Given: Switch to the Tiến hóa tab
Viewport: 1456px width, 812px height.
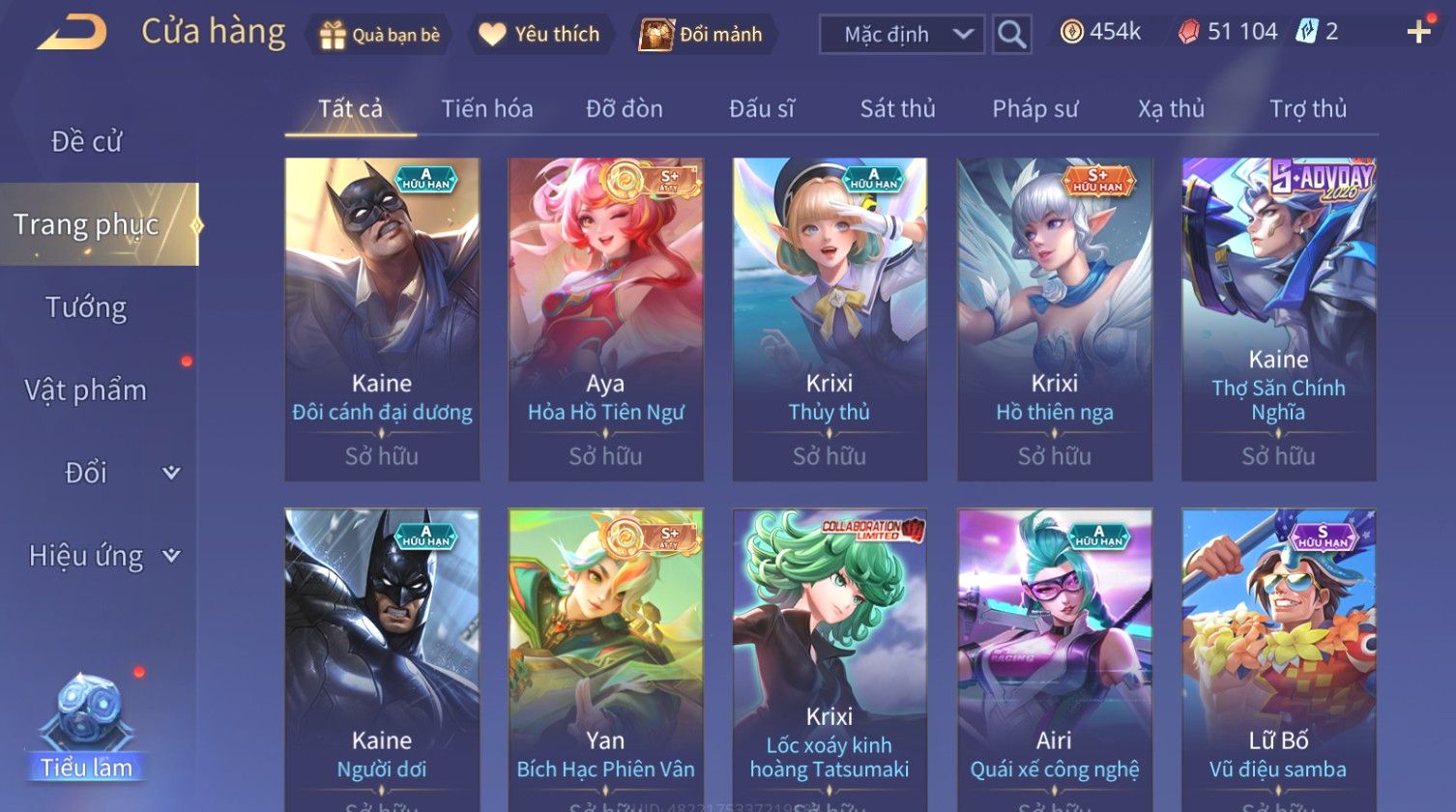Looking at the screenshot, I should [x=487, y=109].
